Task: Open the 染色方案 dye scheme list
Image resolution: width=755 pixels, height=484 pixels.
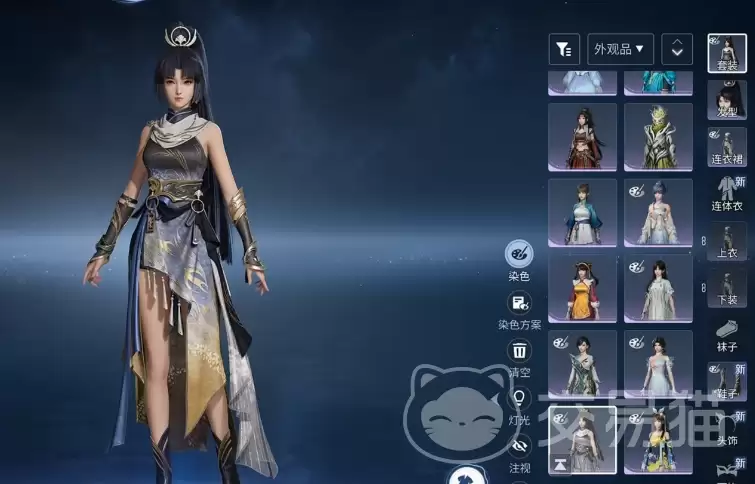Action: [x=519, y=303]
